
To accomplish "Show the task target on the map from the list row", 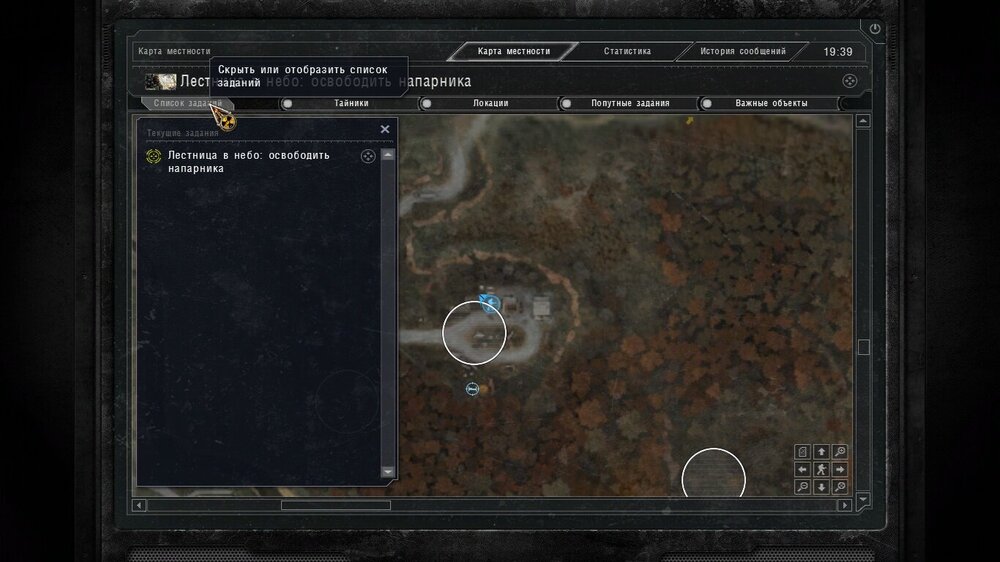I will (x=367, y=156).
